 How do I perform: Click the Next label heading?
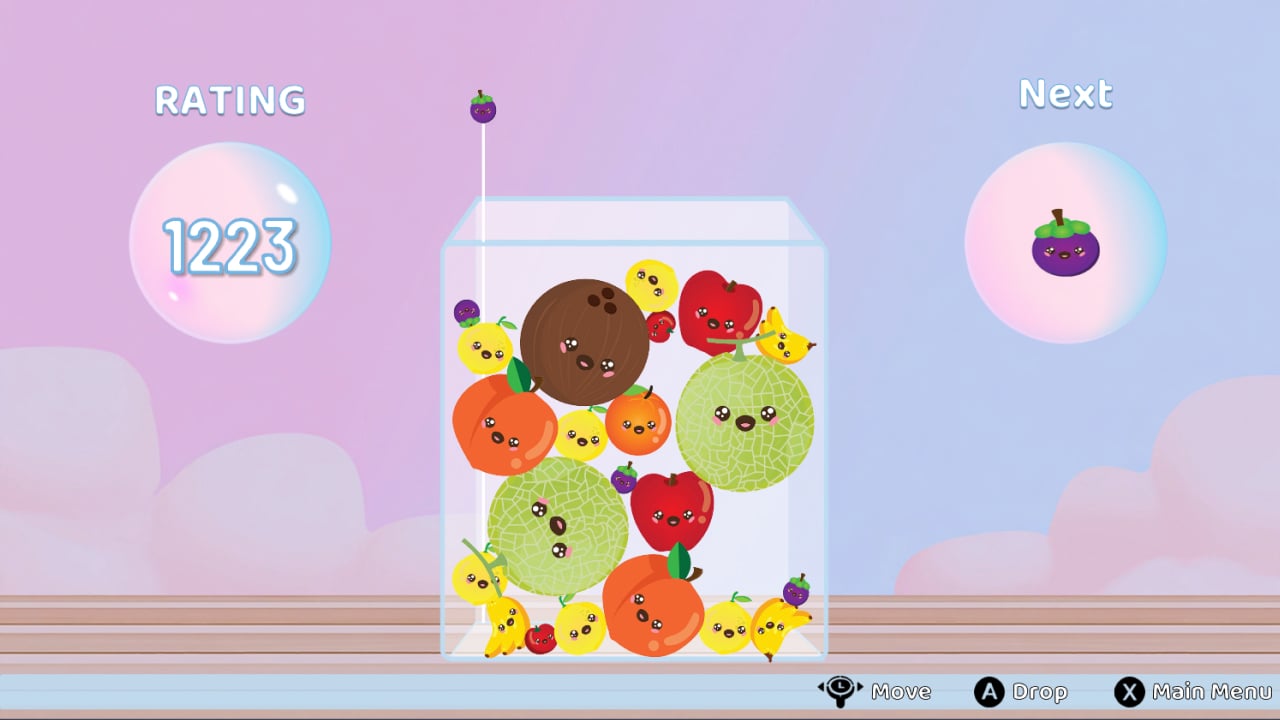click(x=1064, y=92)
